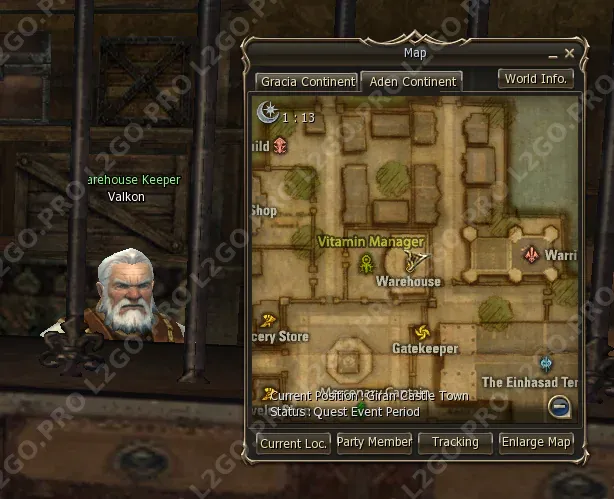
Task: Open World Info.
Action: [x=536, y=79]
